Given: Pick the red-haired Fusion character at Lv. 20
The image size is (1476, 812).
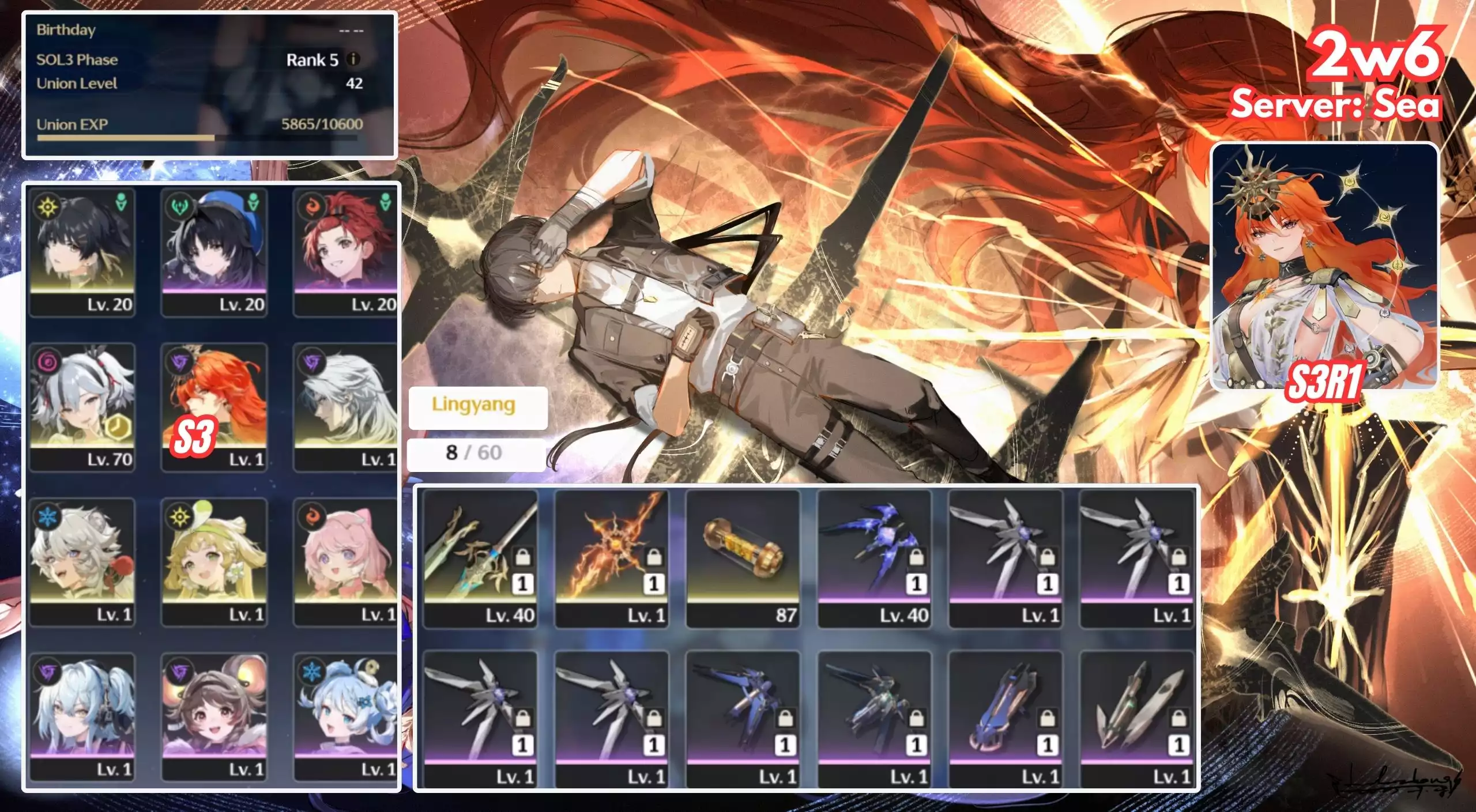Looking at the screenshot, I should (345, 252).
